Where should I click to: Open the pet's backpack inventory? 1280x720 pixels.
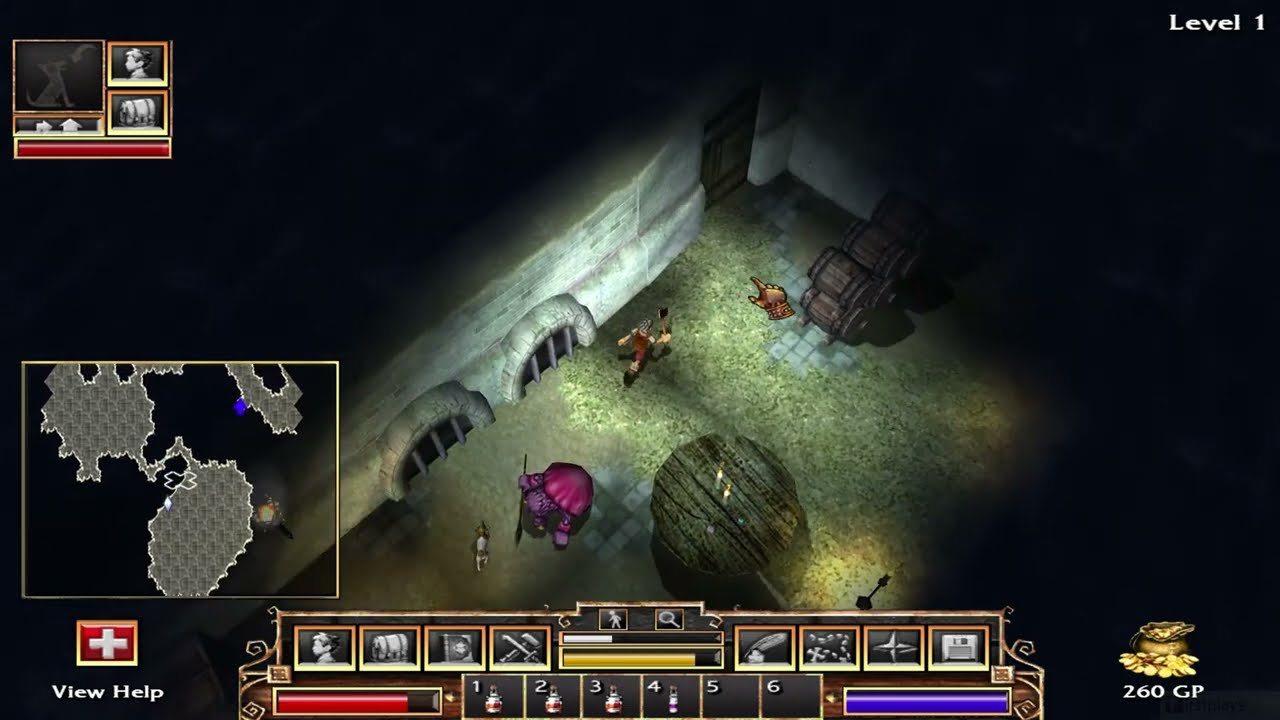tap(137, 112)
